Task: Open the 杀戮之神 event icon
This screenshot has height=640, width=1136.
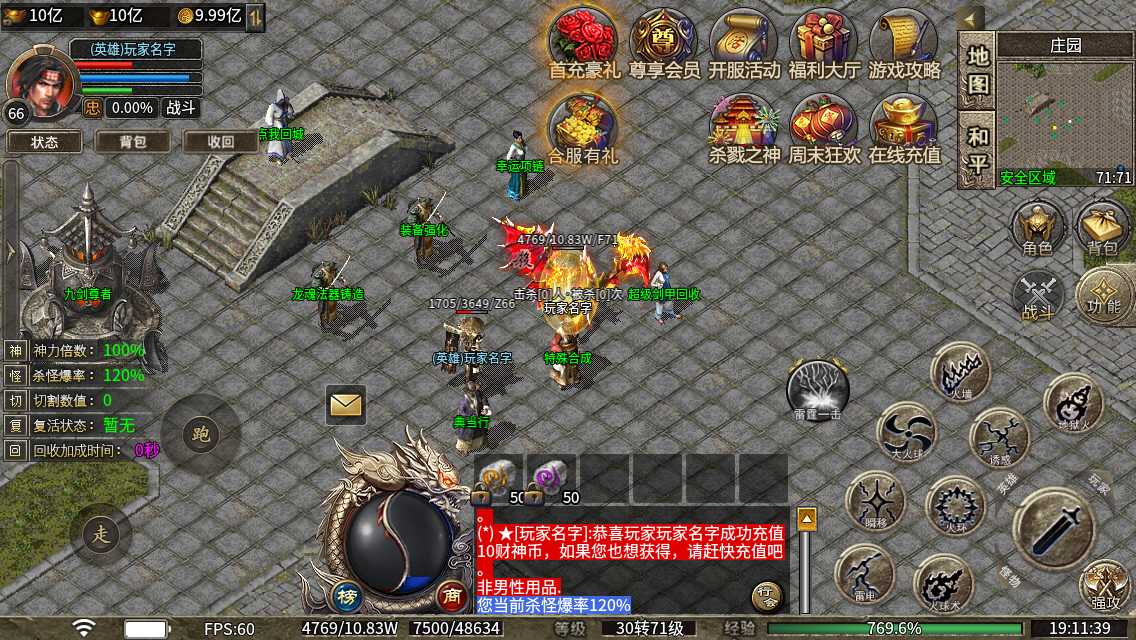Action: click(x=744, y=125)
